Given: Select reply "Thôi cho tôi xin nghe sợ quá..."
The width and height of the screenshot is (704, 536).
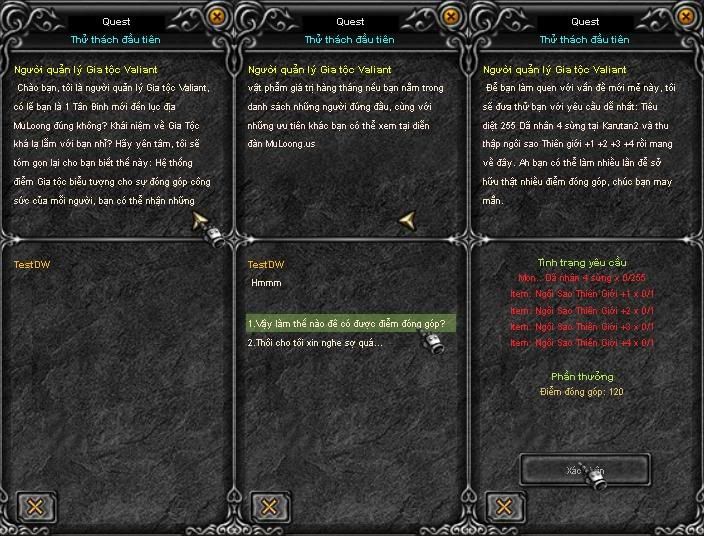Looking at the screenshot, I should point(315,343).
